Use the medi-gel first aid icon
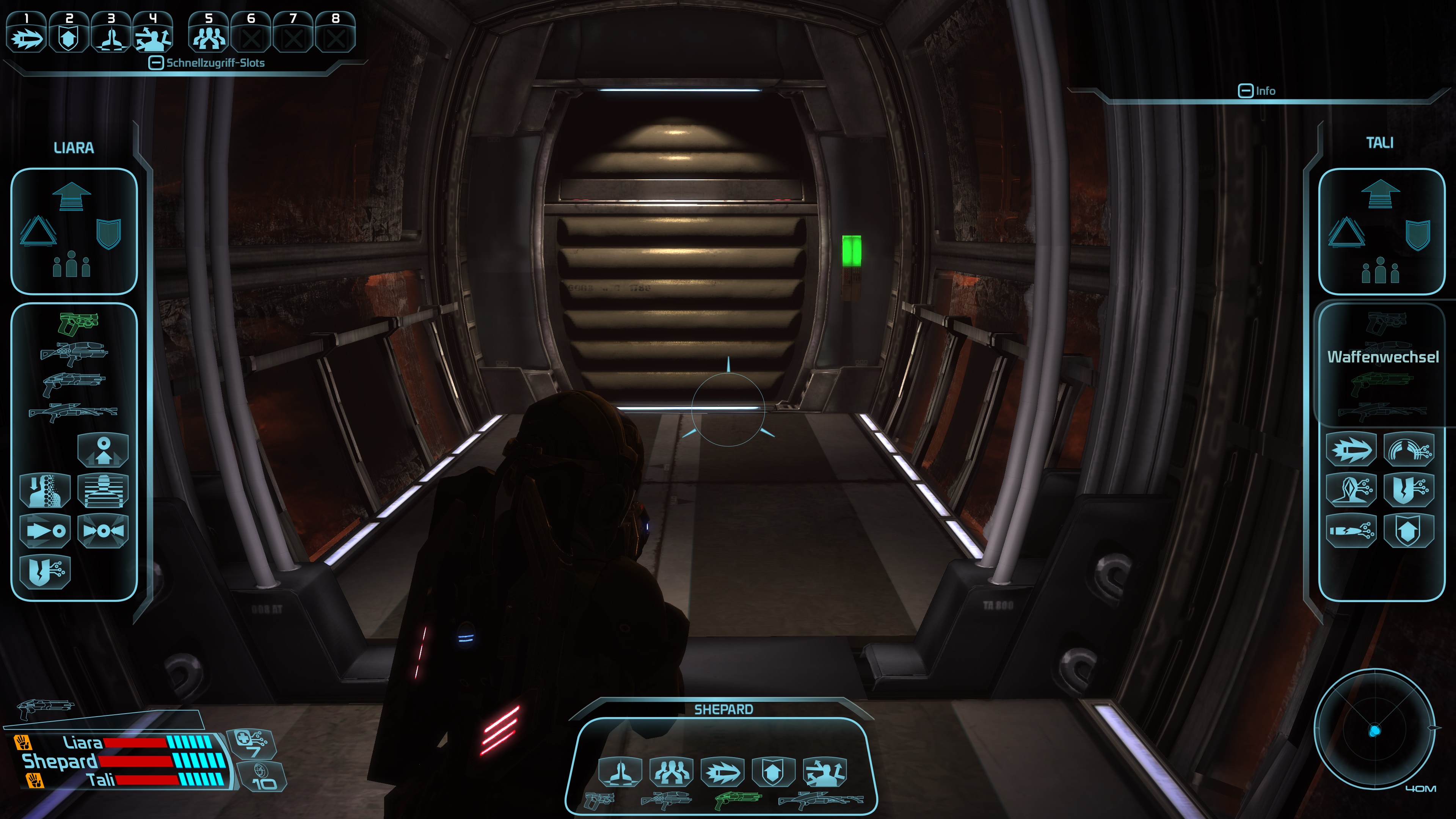The width and height of the screenshot is (1456, 819). 251,743
